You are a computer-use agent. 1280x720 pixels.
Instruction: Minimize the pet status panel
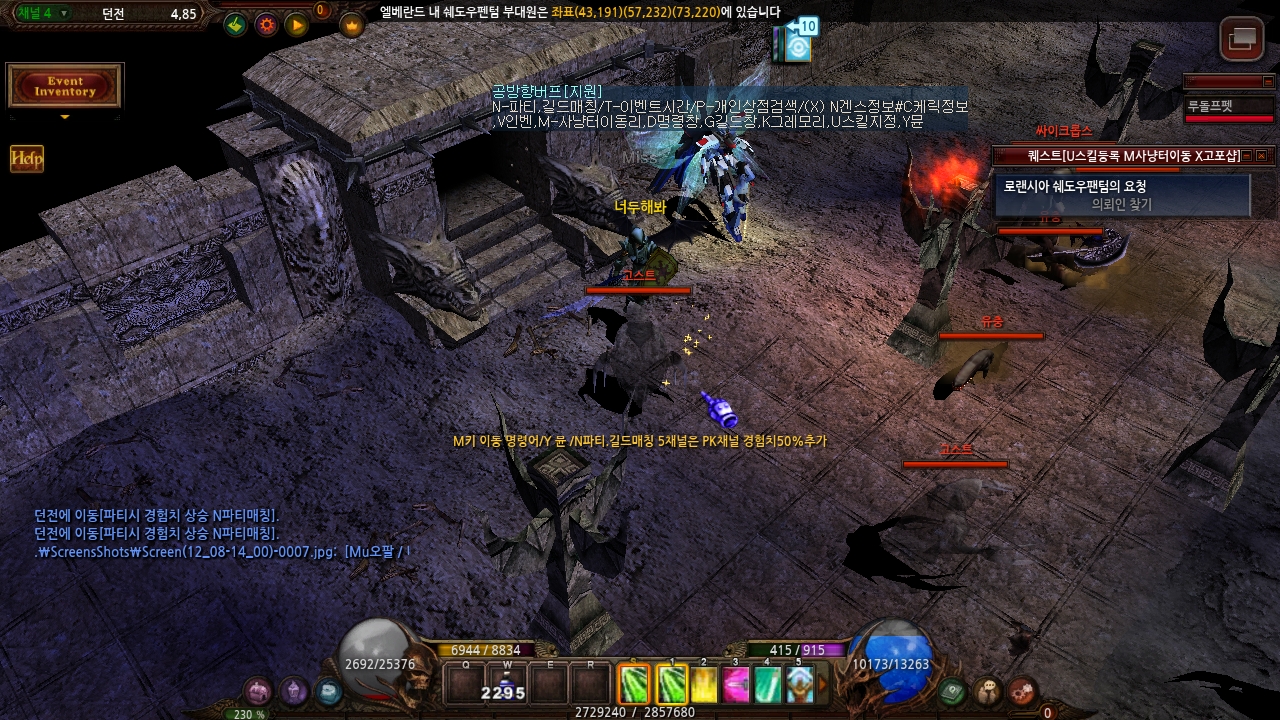[1268, 82]
